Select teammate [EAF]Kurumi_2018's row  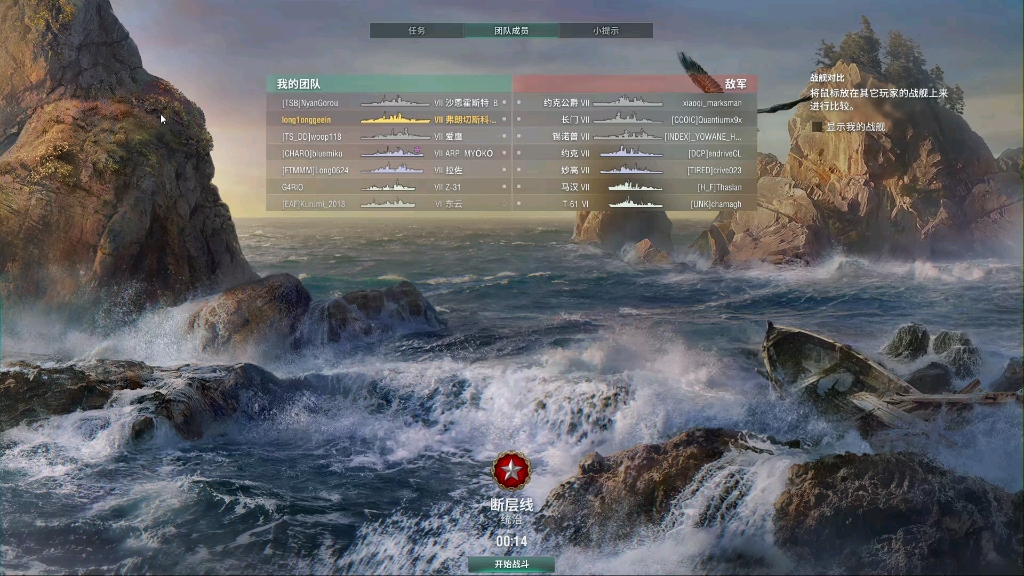click(x=389, y=204)
